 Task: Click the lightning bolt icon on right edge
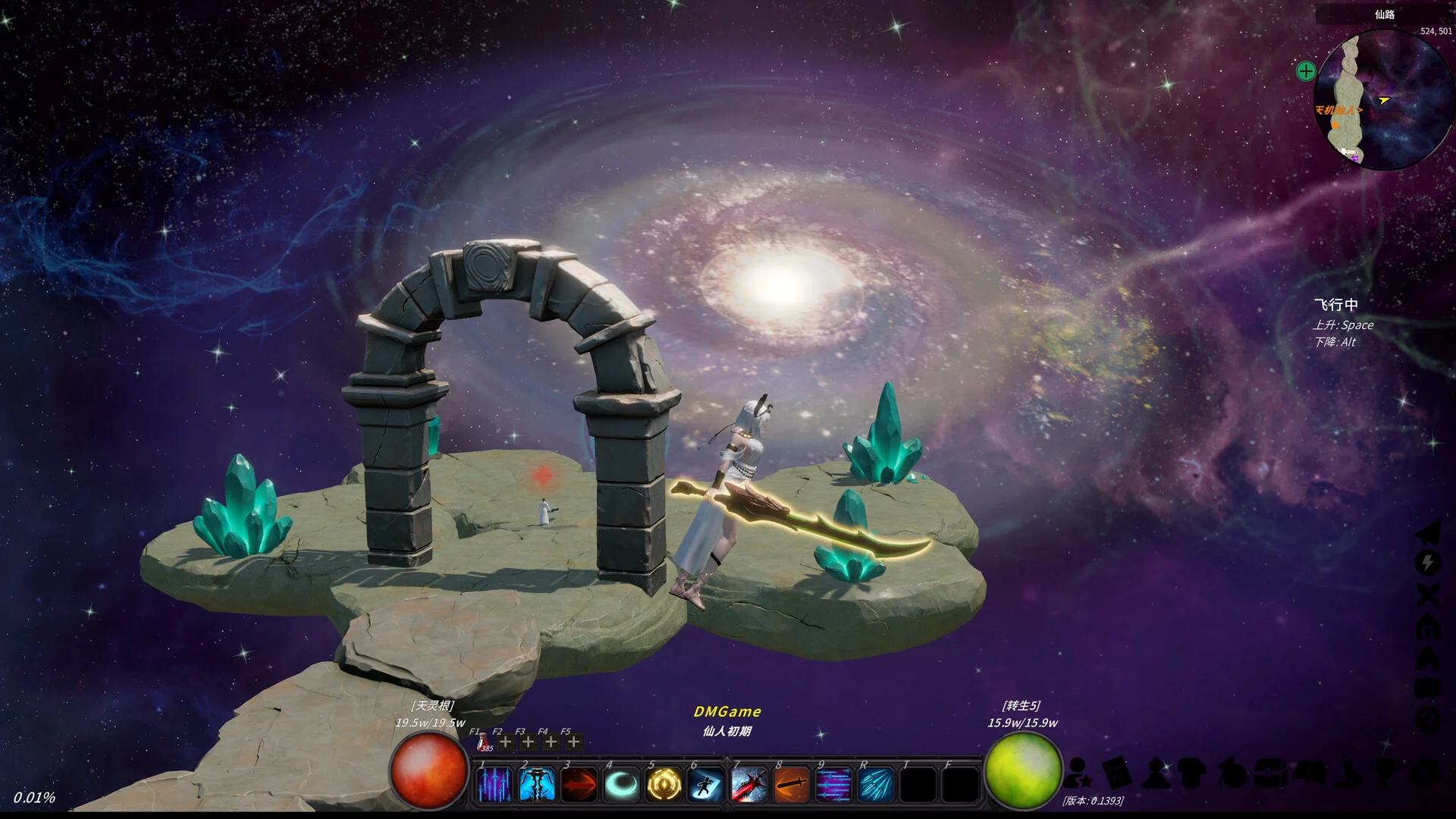click(x=1428, y=563)
